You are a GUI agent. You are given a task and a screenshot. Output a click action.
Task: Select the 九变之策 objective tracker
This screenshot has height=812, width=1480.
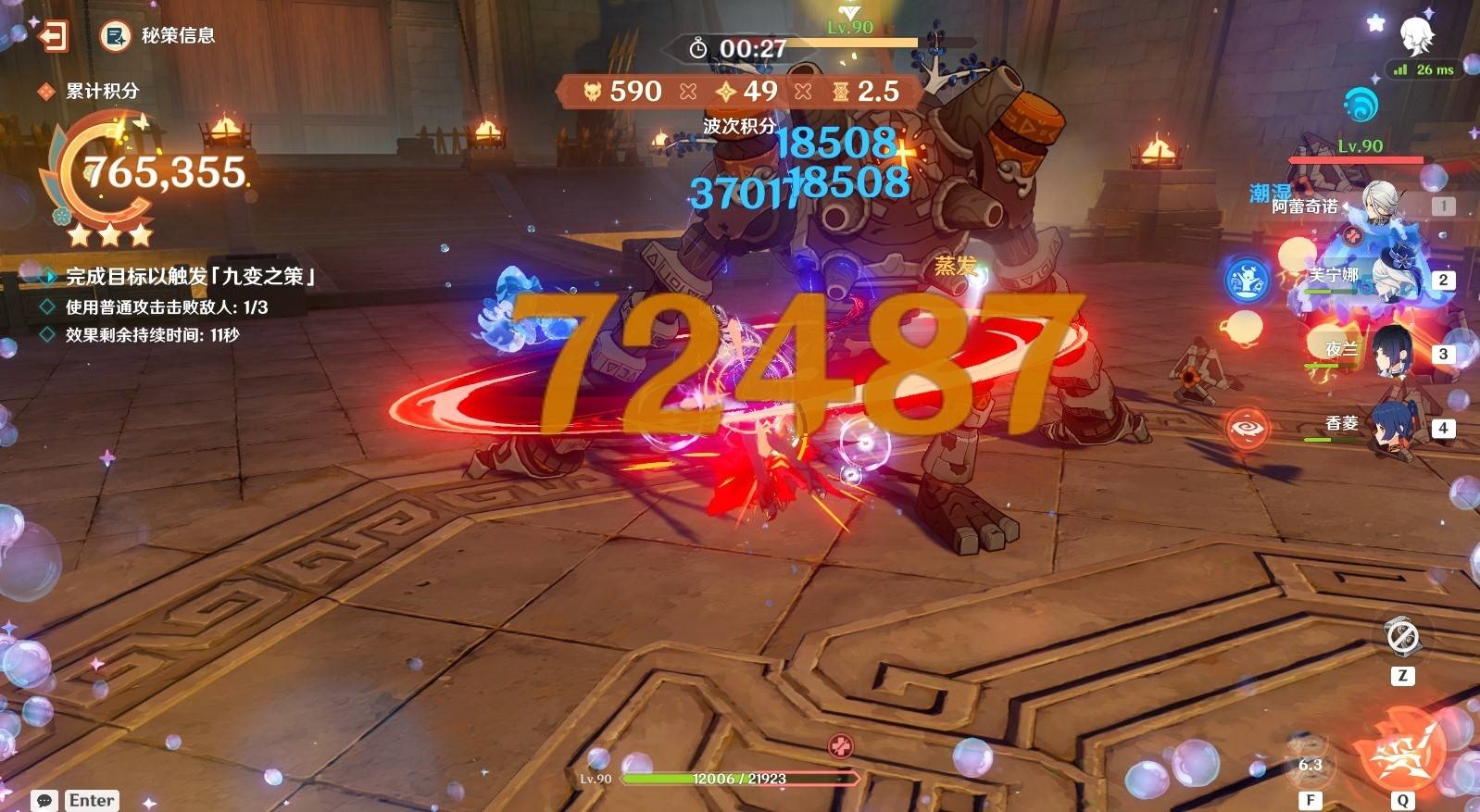(189, 276)
